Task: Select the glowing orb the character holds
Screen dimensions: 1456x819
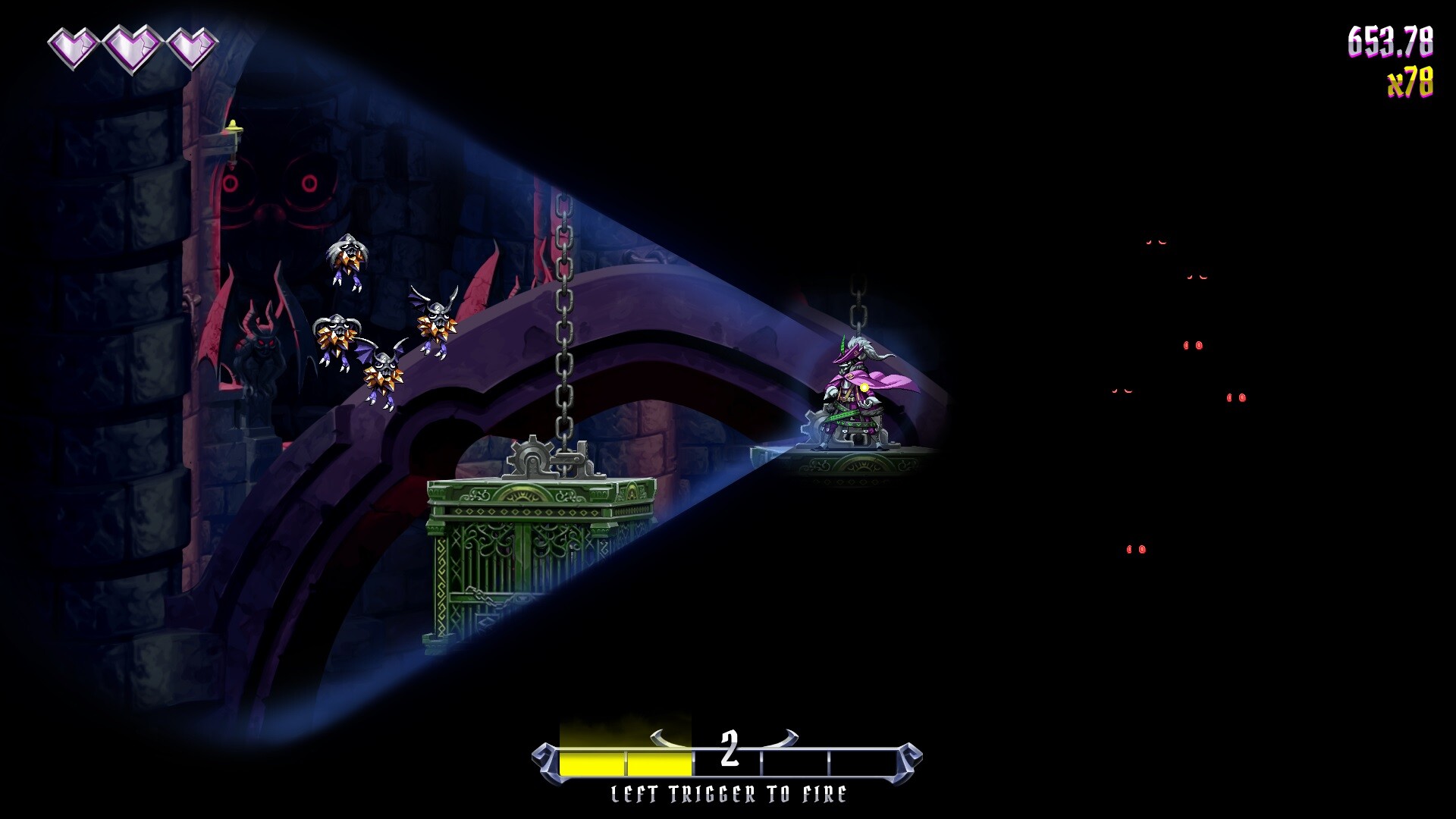Action: pos(866,389)
